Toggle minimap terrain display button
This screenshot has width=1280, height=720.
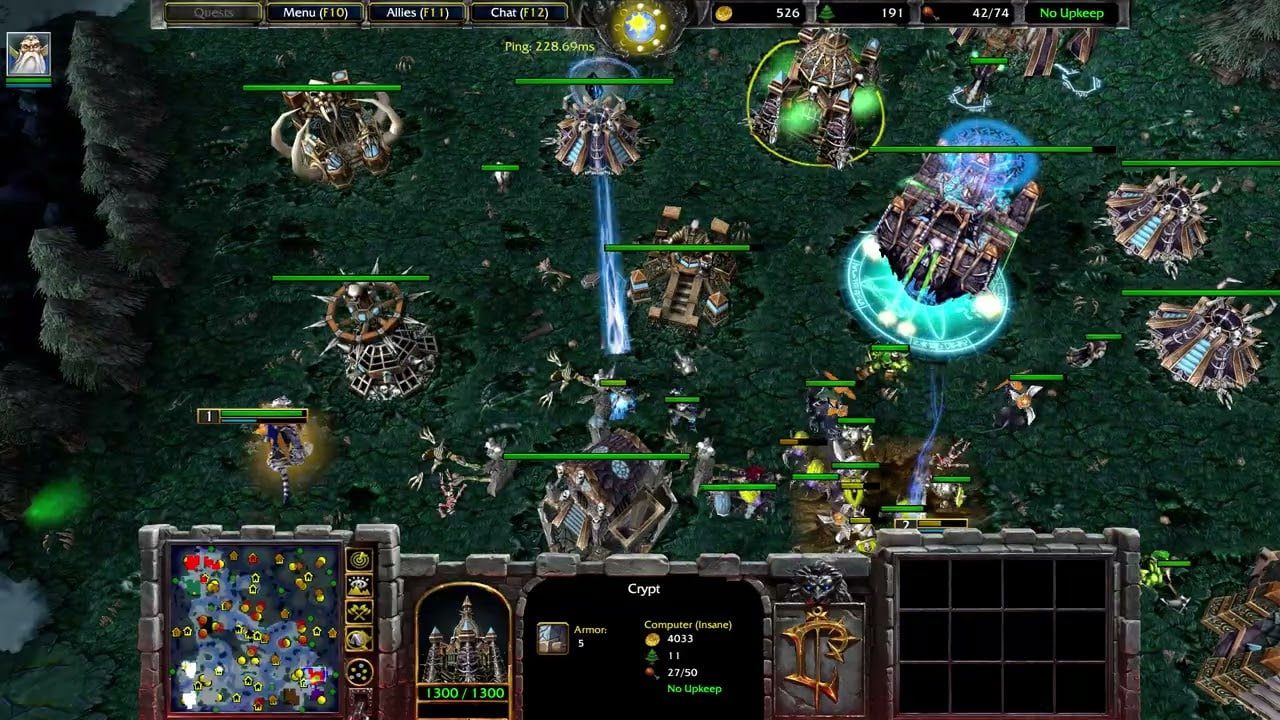[x=359, y=587]
